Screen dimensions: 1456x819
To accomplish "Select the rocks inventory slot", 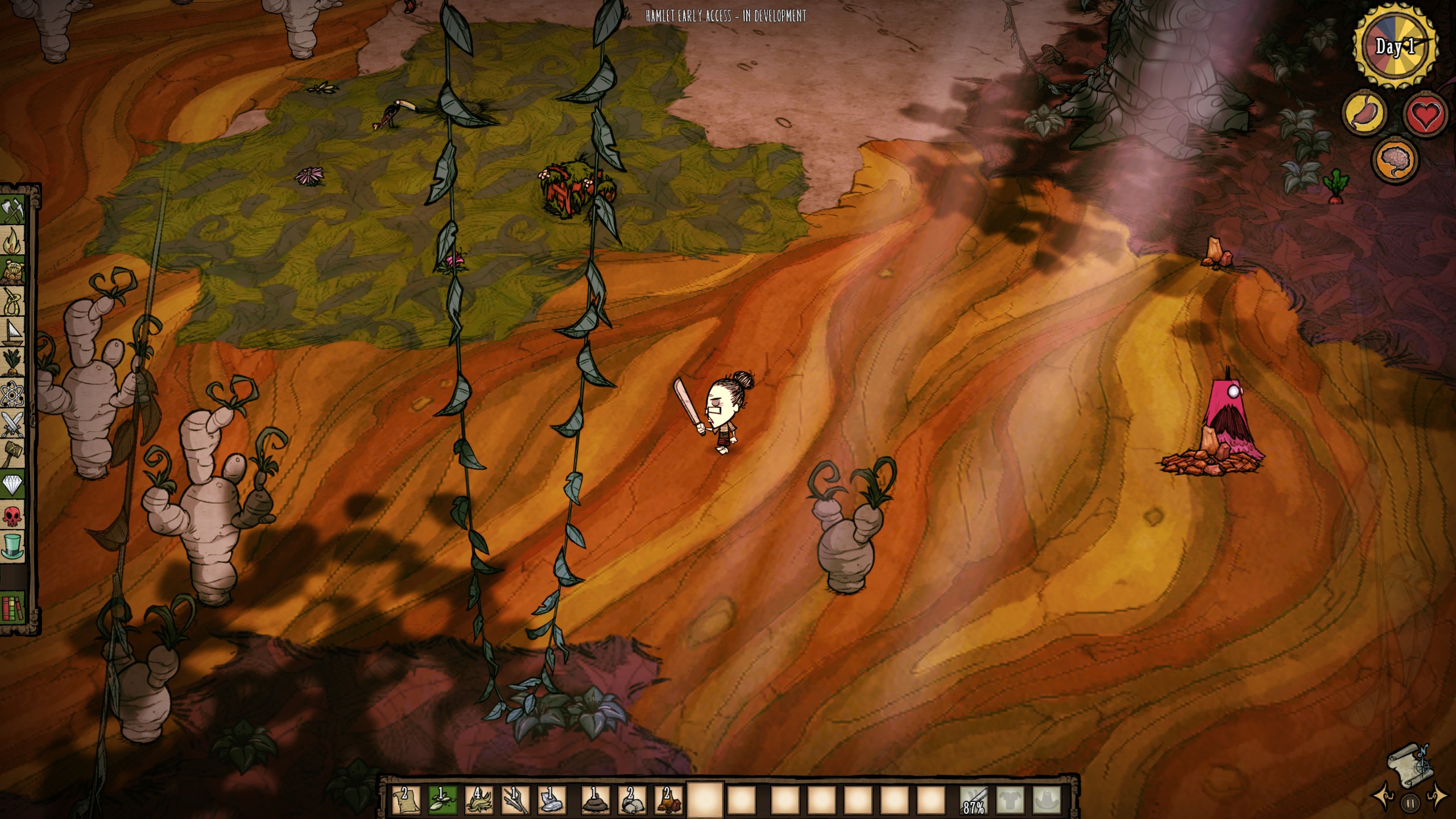I will point(631,799).
